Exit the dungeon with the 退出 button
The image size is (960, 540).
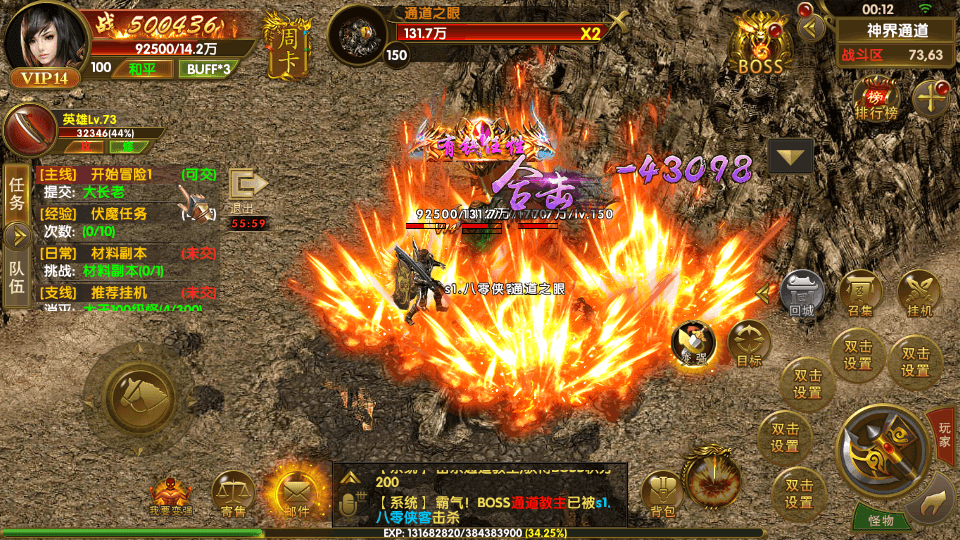coord(246,190)
